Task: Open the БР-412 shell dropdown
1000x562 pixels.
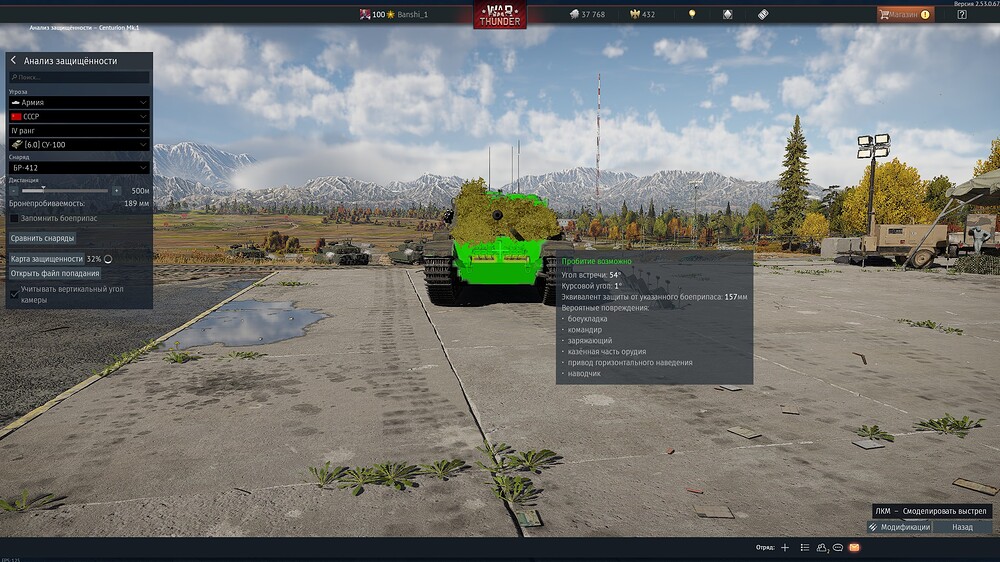Action: [79, 168]
